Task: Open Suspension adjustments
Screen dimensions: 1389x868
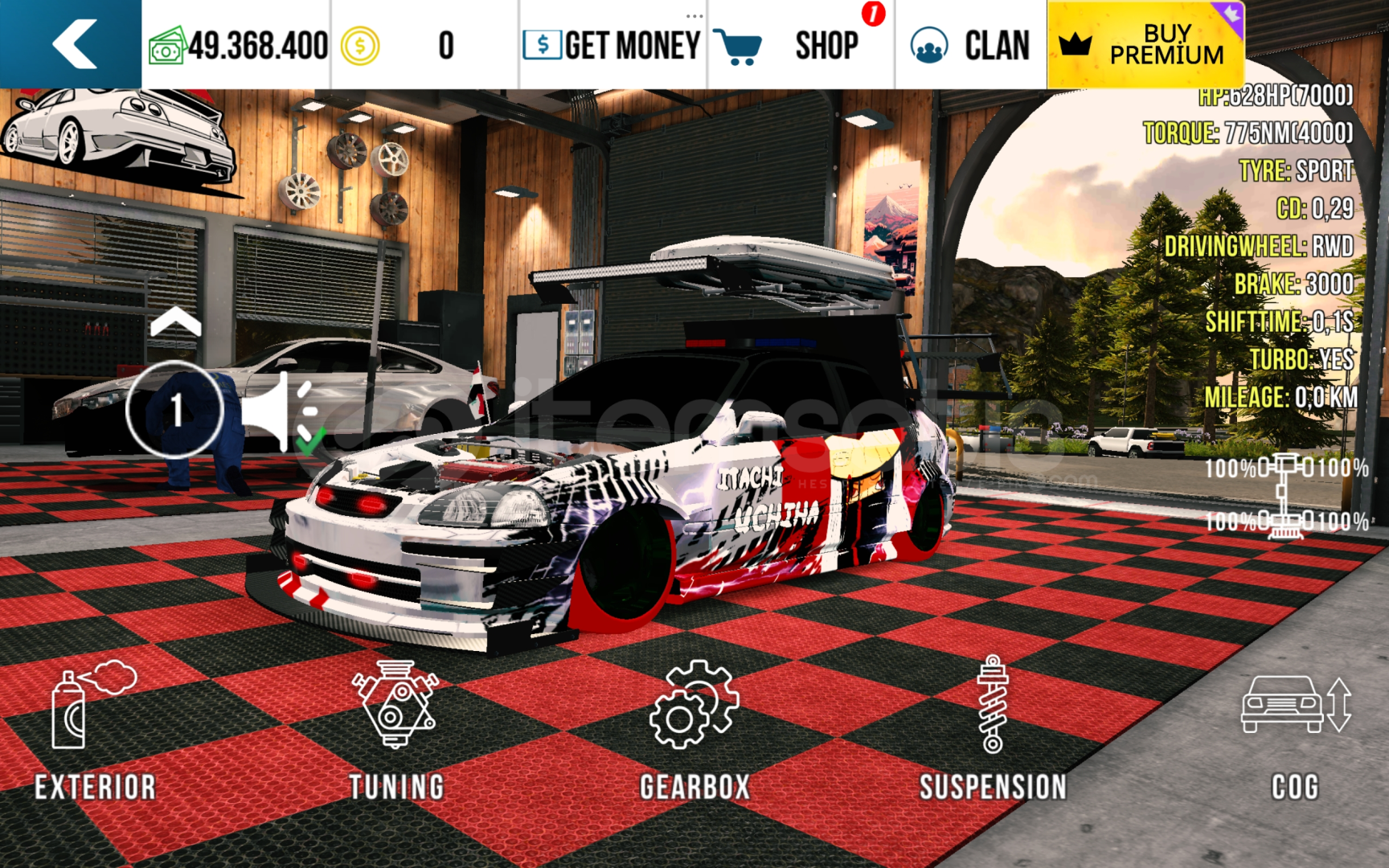Action: pyautogui.click(x=994, y=731)
